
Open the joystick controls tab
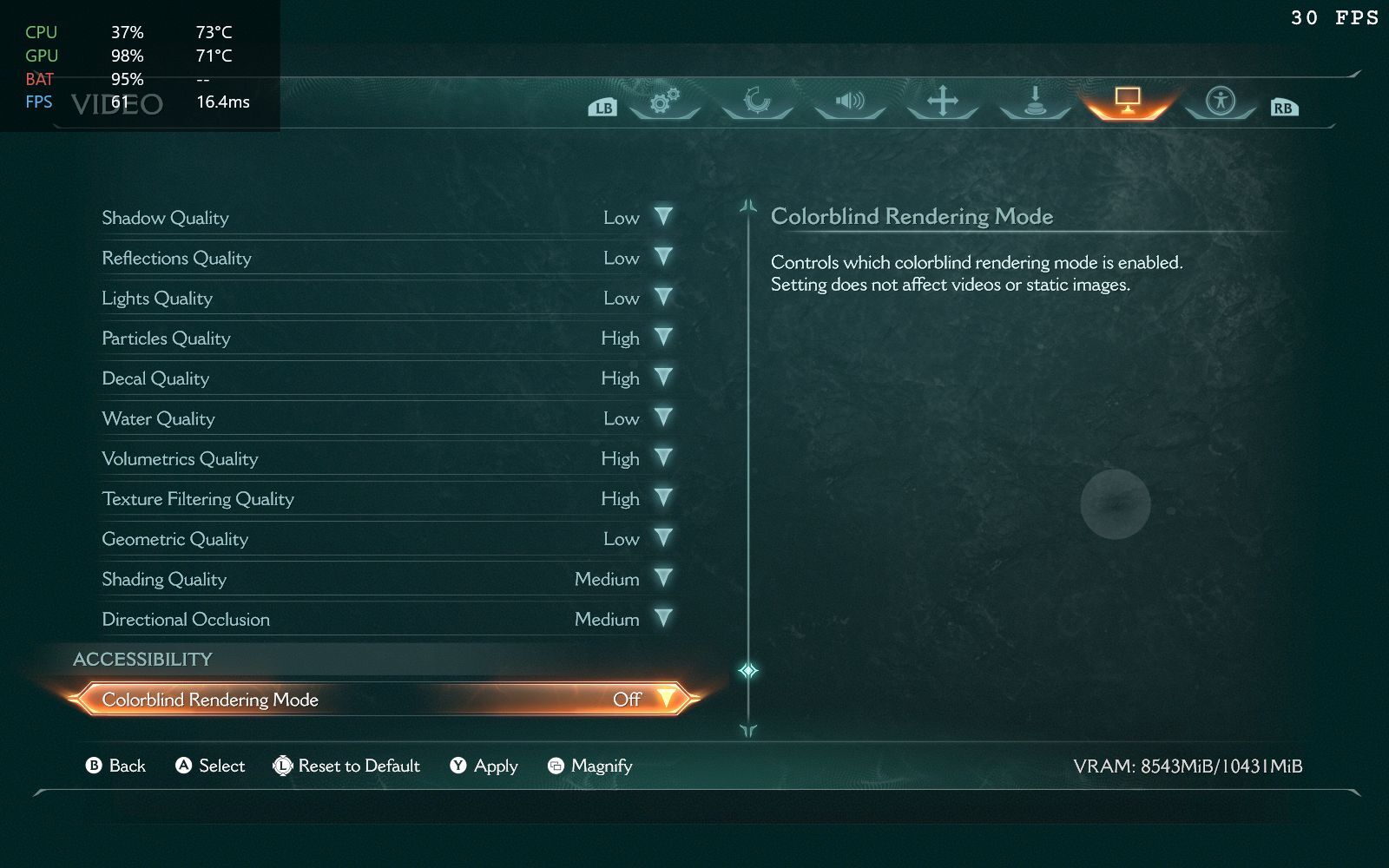pyautogui.click(x=1035, y=102)
